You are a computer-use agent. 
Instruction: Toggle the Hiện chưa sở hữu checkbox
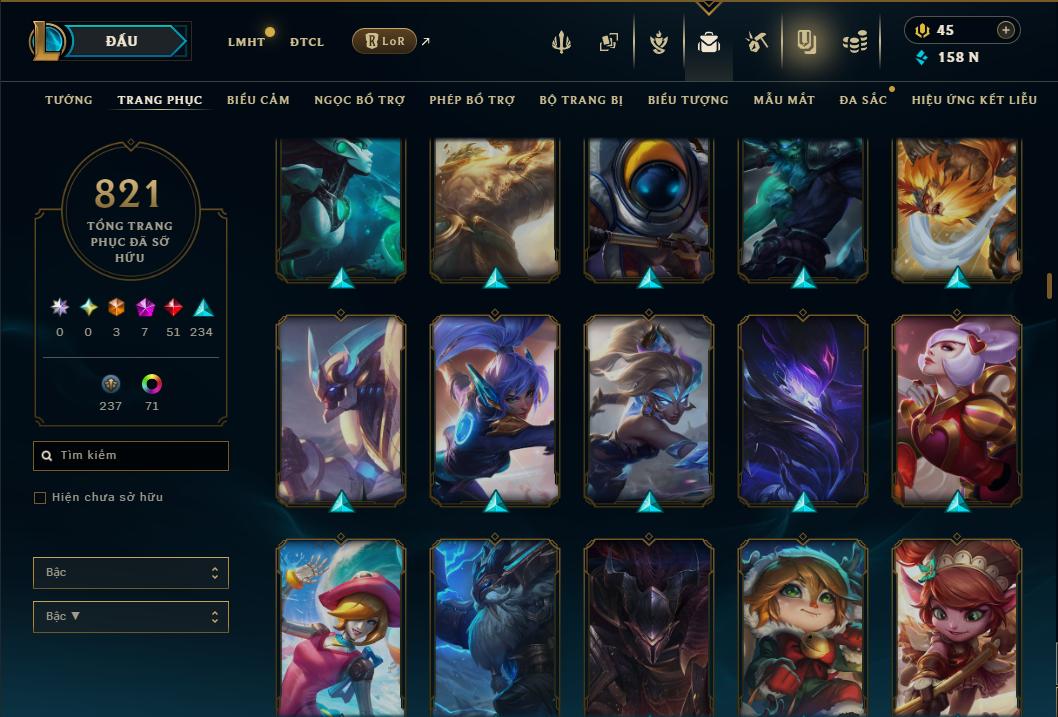coord(40,498)
